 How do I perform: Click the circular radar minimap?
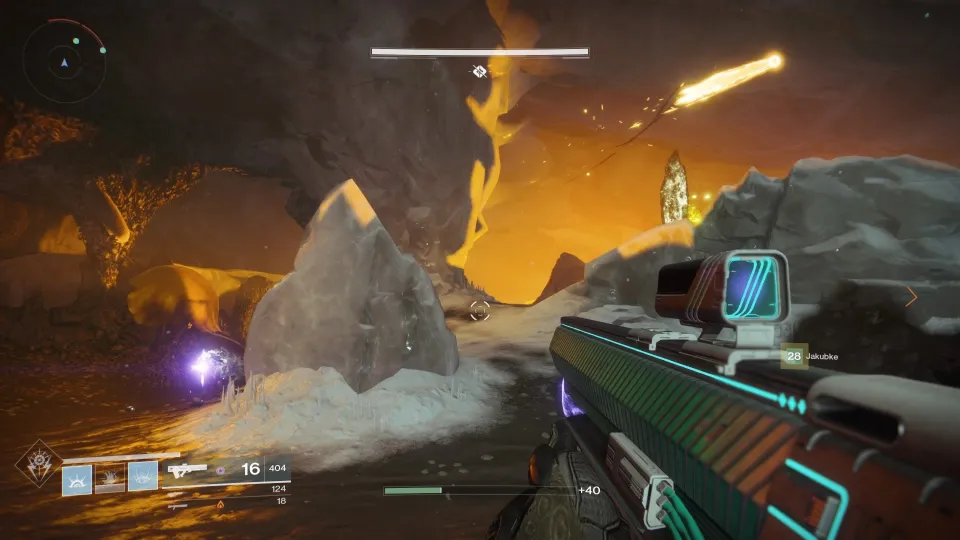coord(65,62)
